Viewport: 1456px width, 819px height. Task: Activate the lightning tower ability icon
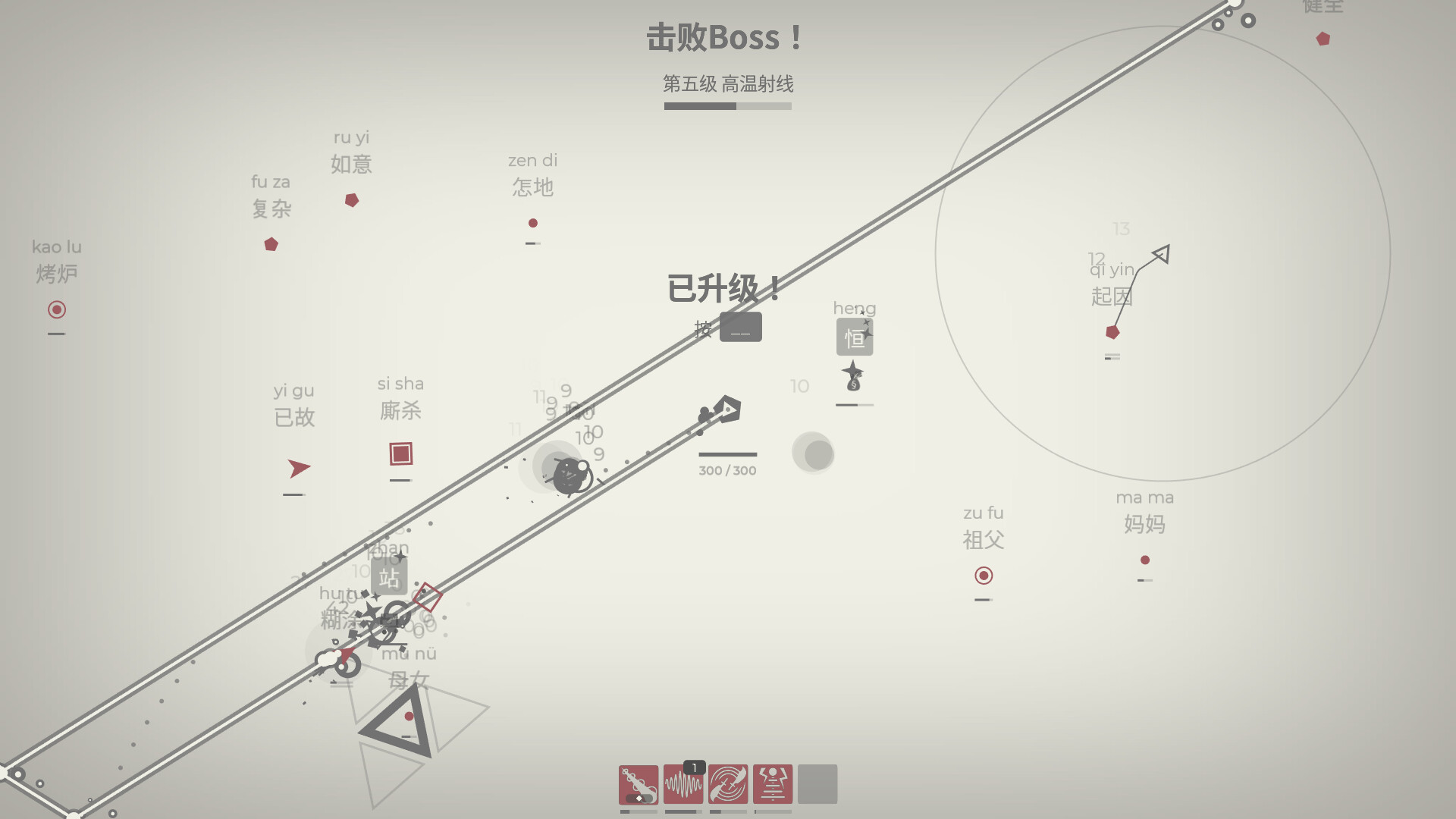pos(774,785)
